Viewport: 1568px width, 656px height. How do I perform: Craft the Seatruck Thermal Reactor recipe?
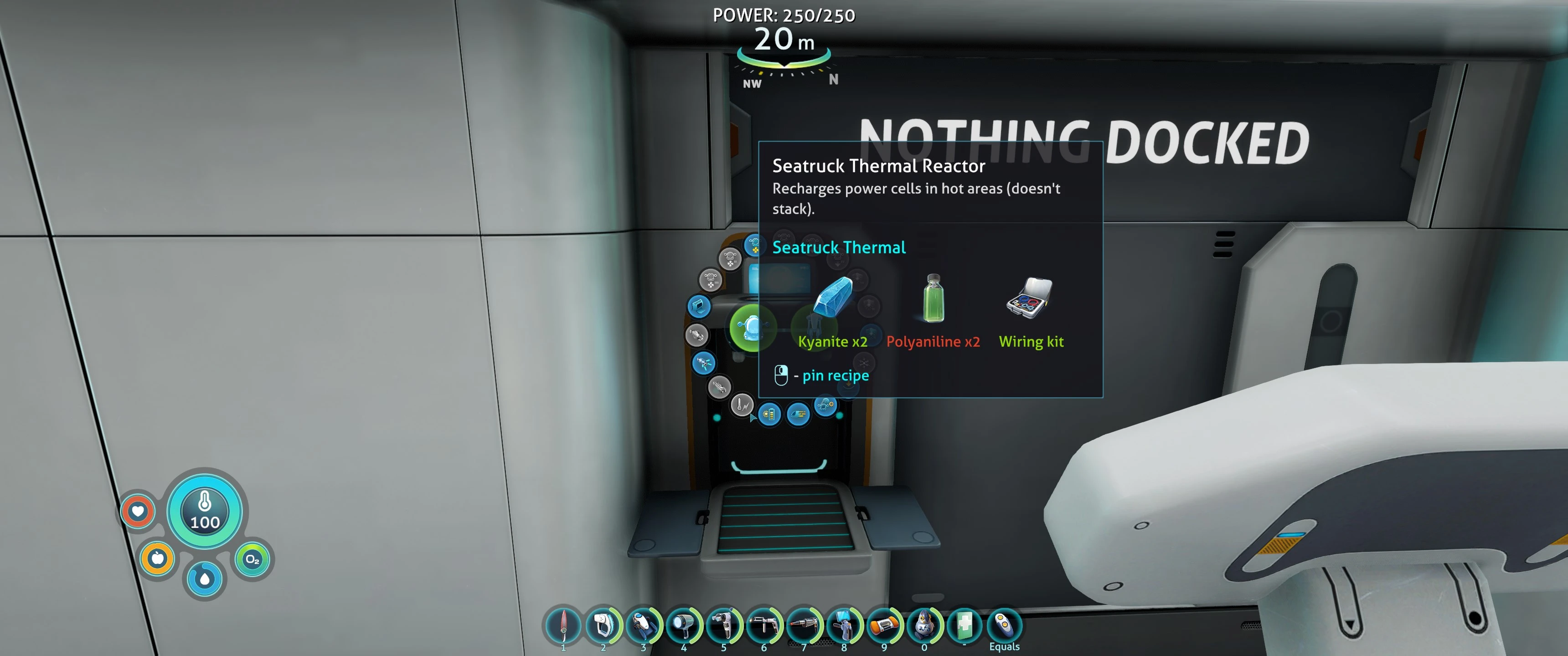tap(742, 405)
